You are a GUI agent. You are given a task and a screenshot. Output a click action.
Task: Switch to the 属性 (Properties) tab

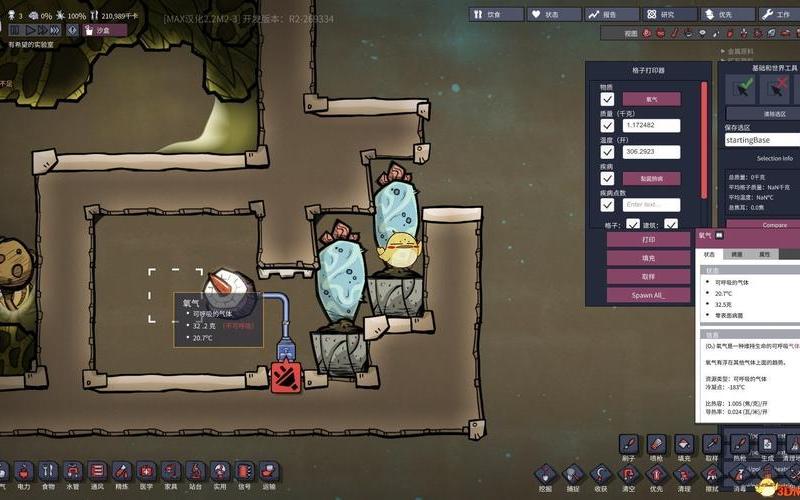(764, 255)
